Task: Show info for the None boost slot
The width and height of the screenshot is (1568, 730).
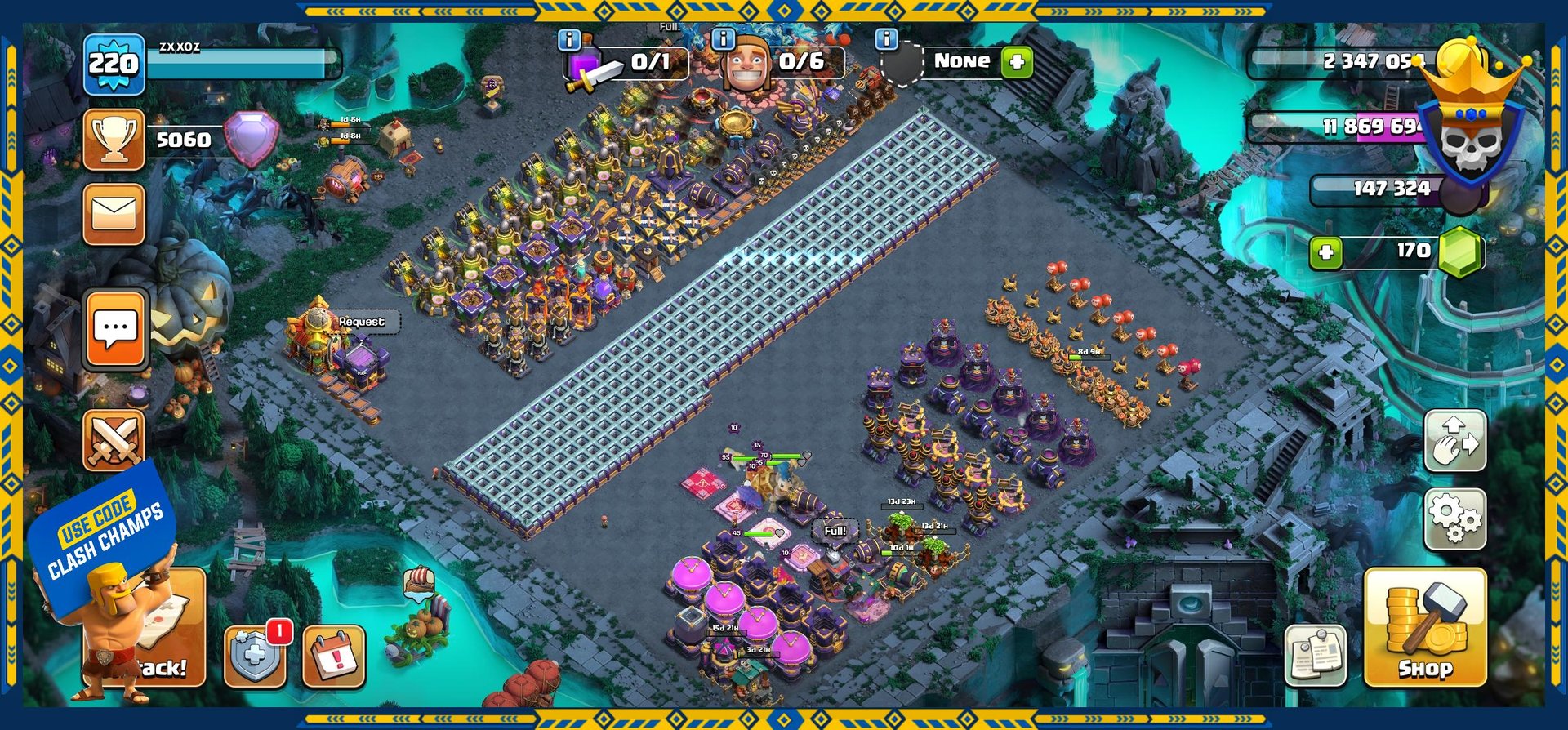Action: [886, 39]
